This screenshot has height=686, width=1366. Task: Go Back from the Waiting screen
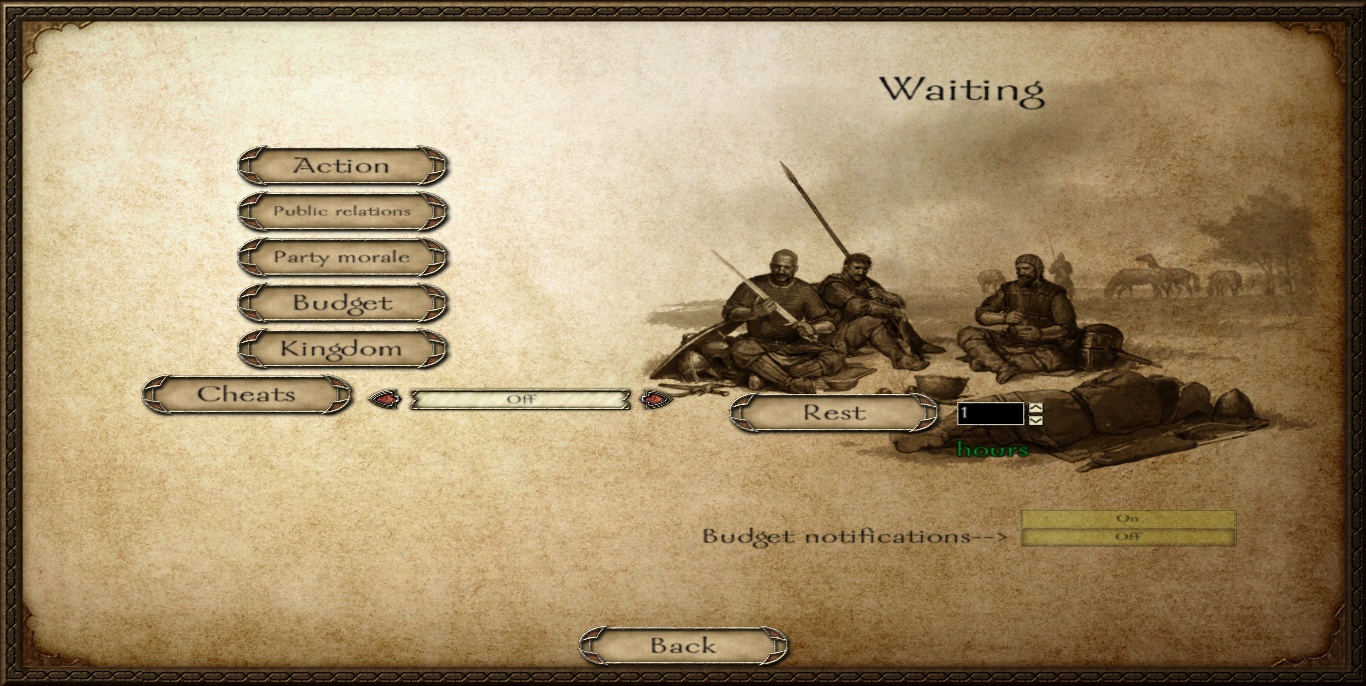pyautogui.click(x=683, y=646)
